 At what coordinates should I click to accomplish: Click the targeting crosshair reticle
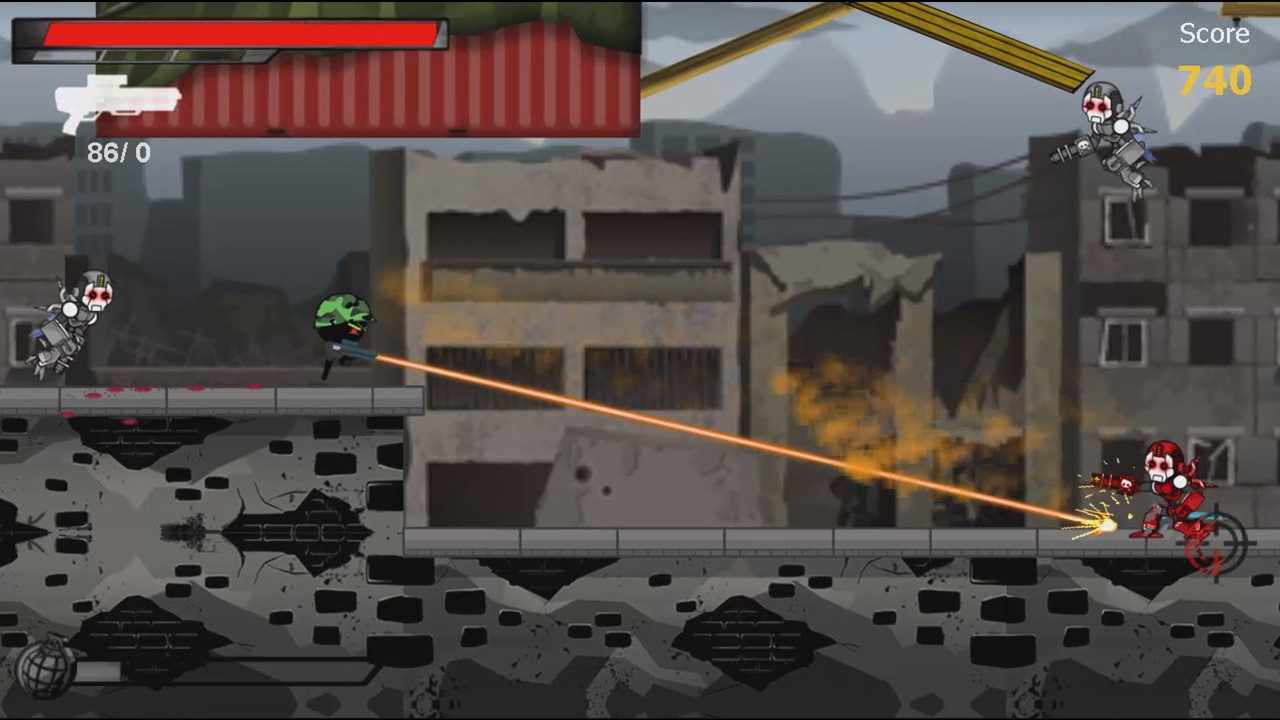(1215, 545)
